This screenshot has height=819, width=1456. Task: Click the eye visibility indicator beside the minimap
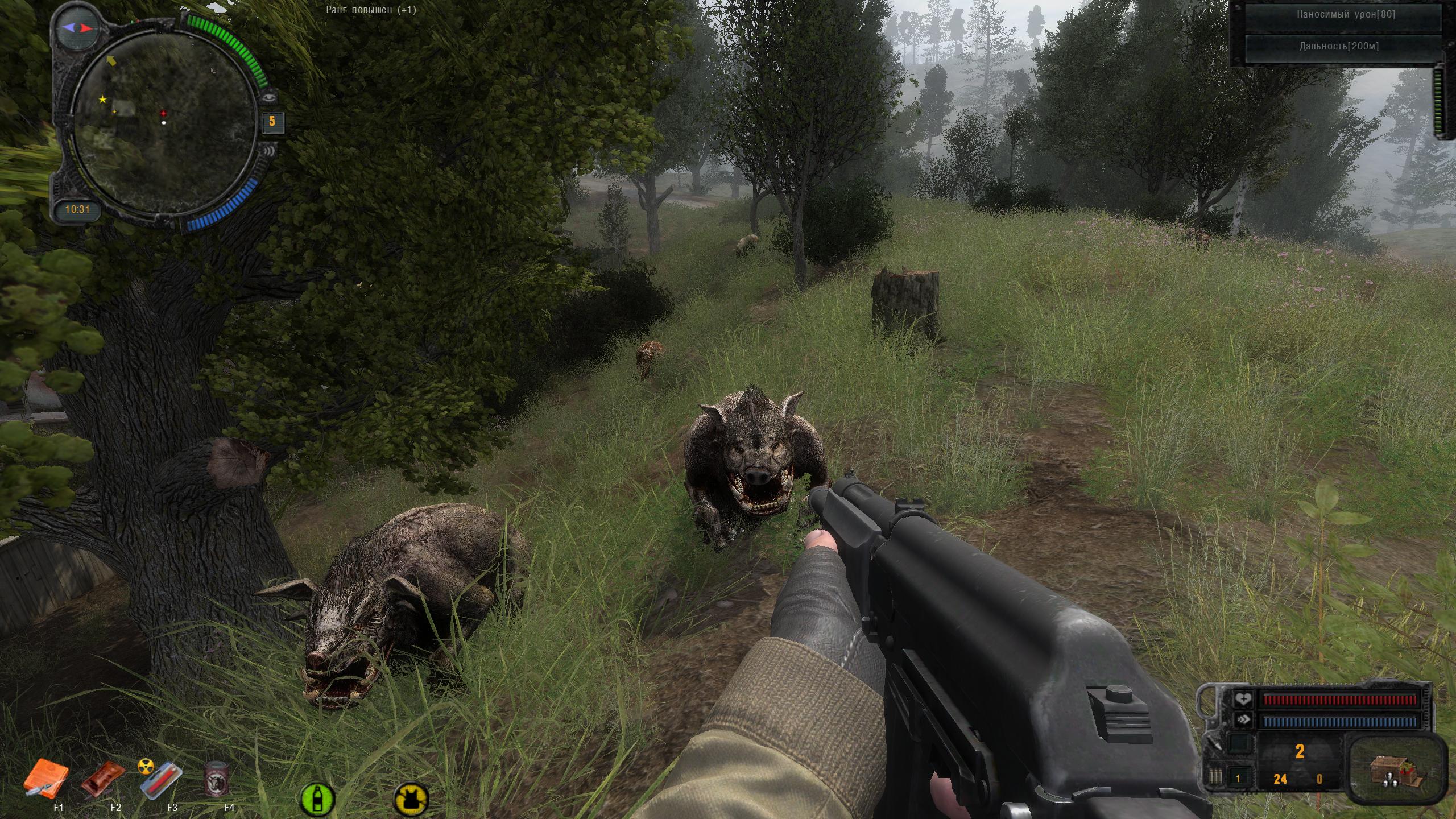pyautogui.click(x=270, y=97)
